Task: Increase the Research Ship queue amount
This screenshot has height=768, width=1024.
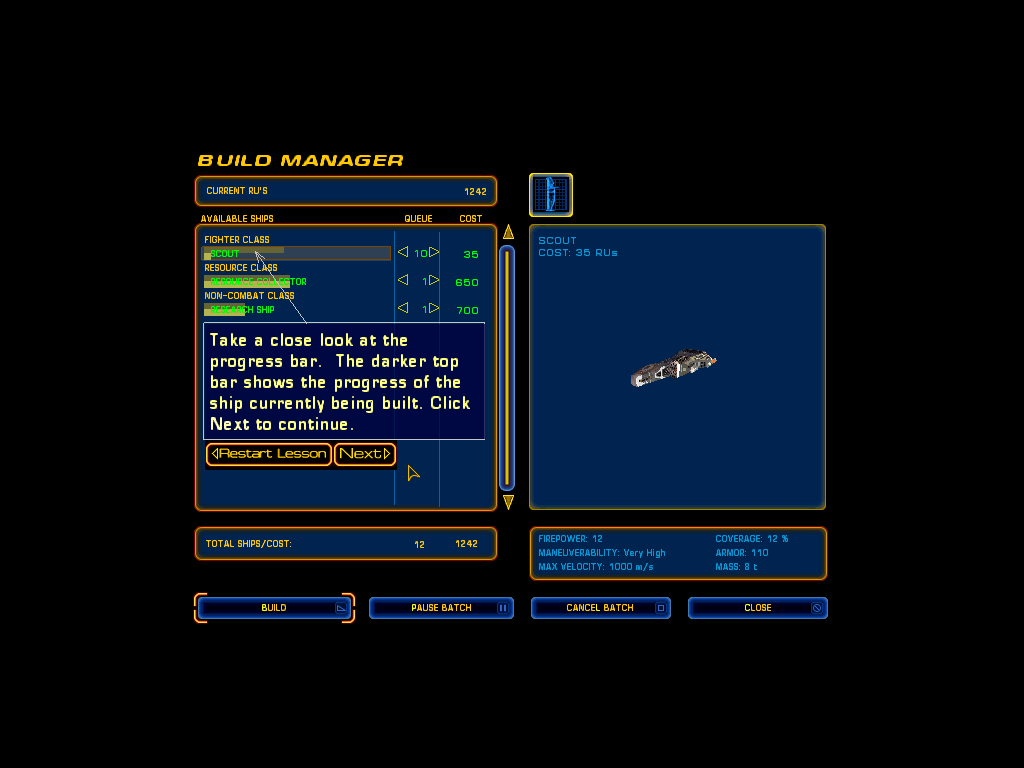Action: pos(435,309)
